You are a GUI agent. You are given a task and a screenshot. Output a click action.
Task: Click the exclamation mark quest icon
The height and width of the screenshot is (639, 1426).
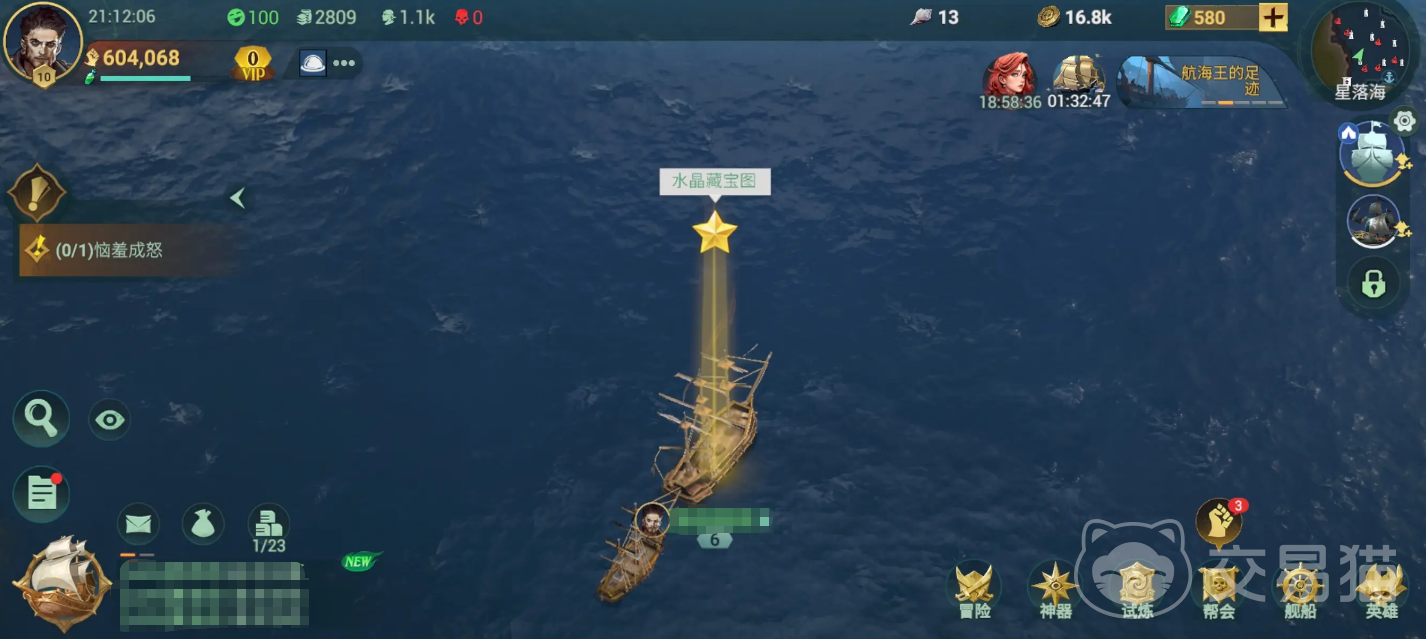[x=37, y=193]
